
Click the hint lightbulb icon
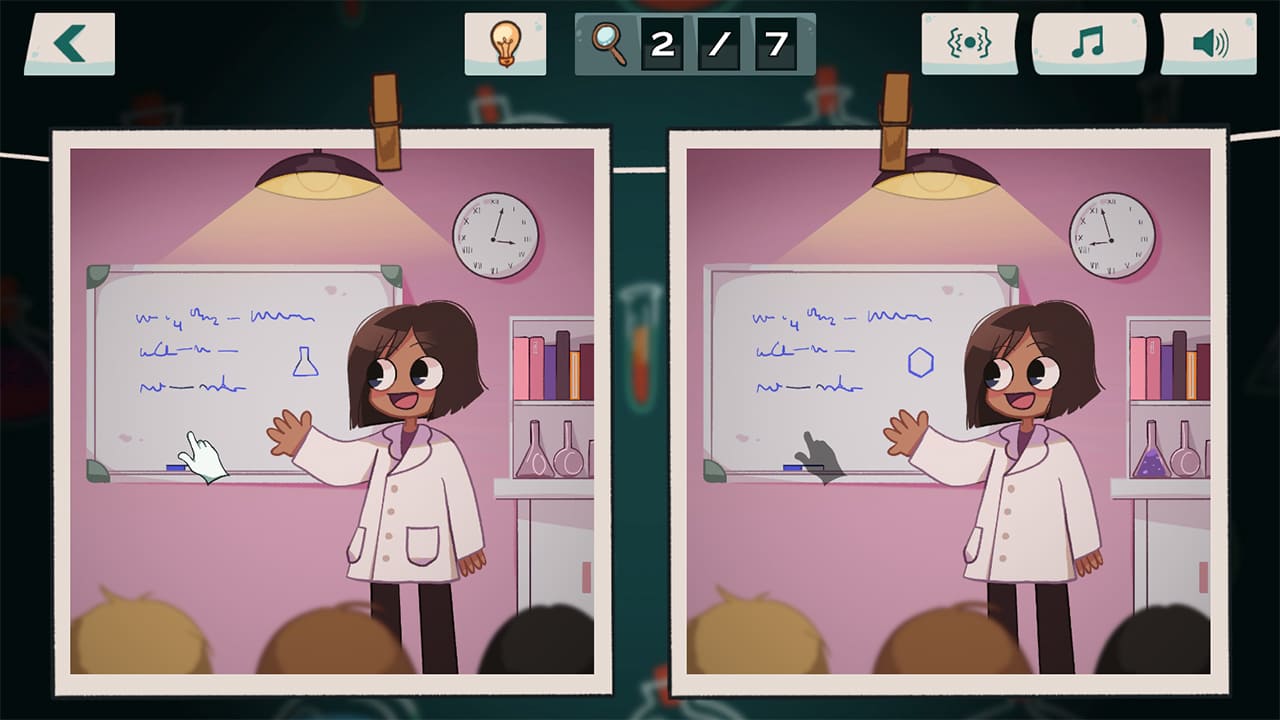506,43
